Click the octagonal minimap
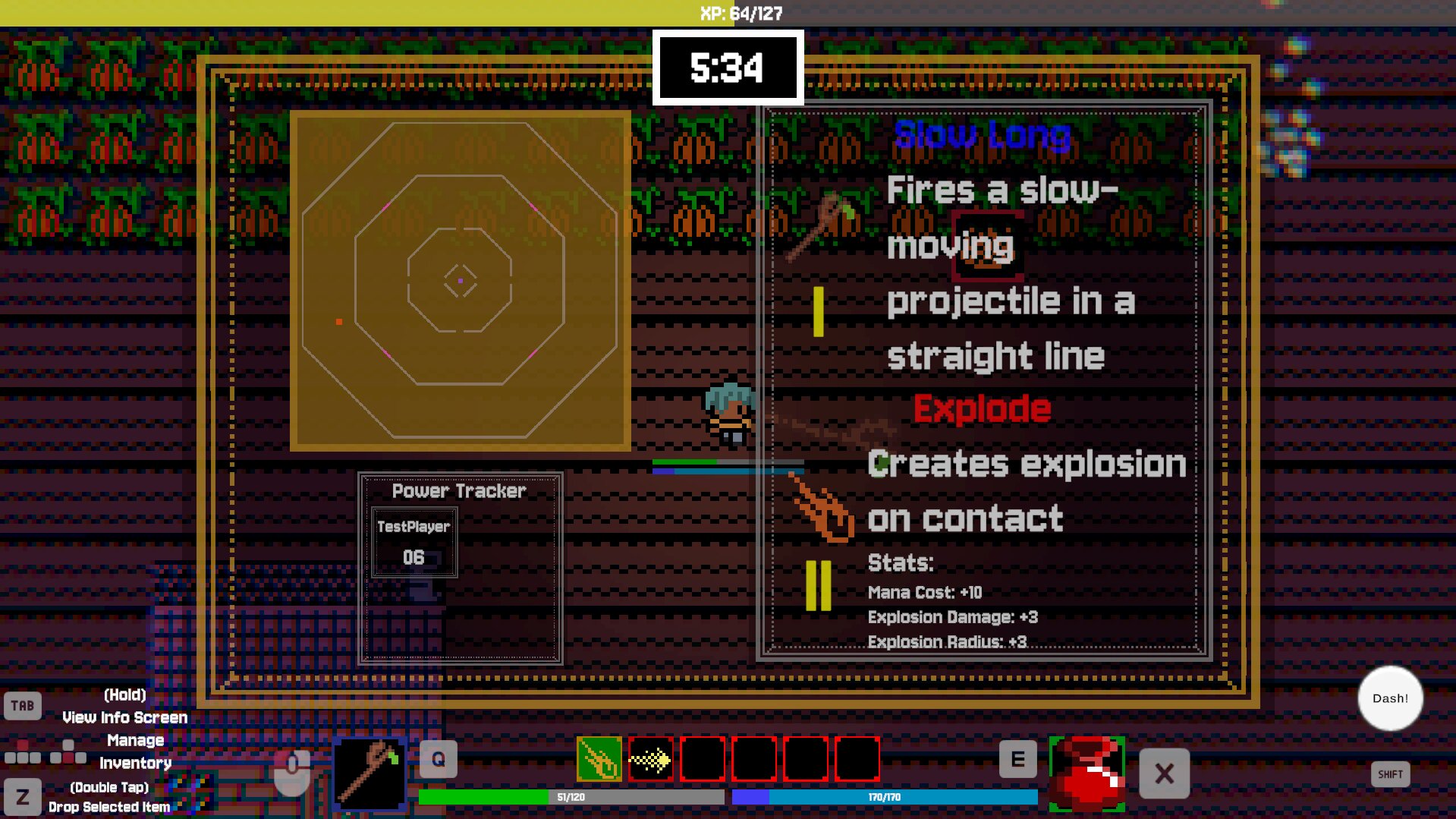Image resolution: width=1456 pixels, height=819 pixels. tap(460, 281)
